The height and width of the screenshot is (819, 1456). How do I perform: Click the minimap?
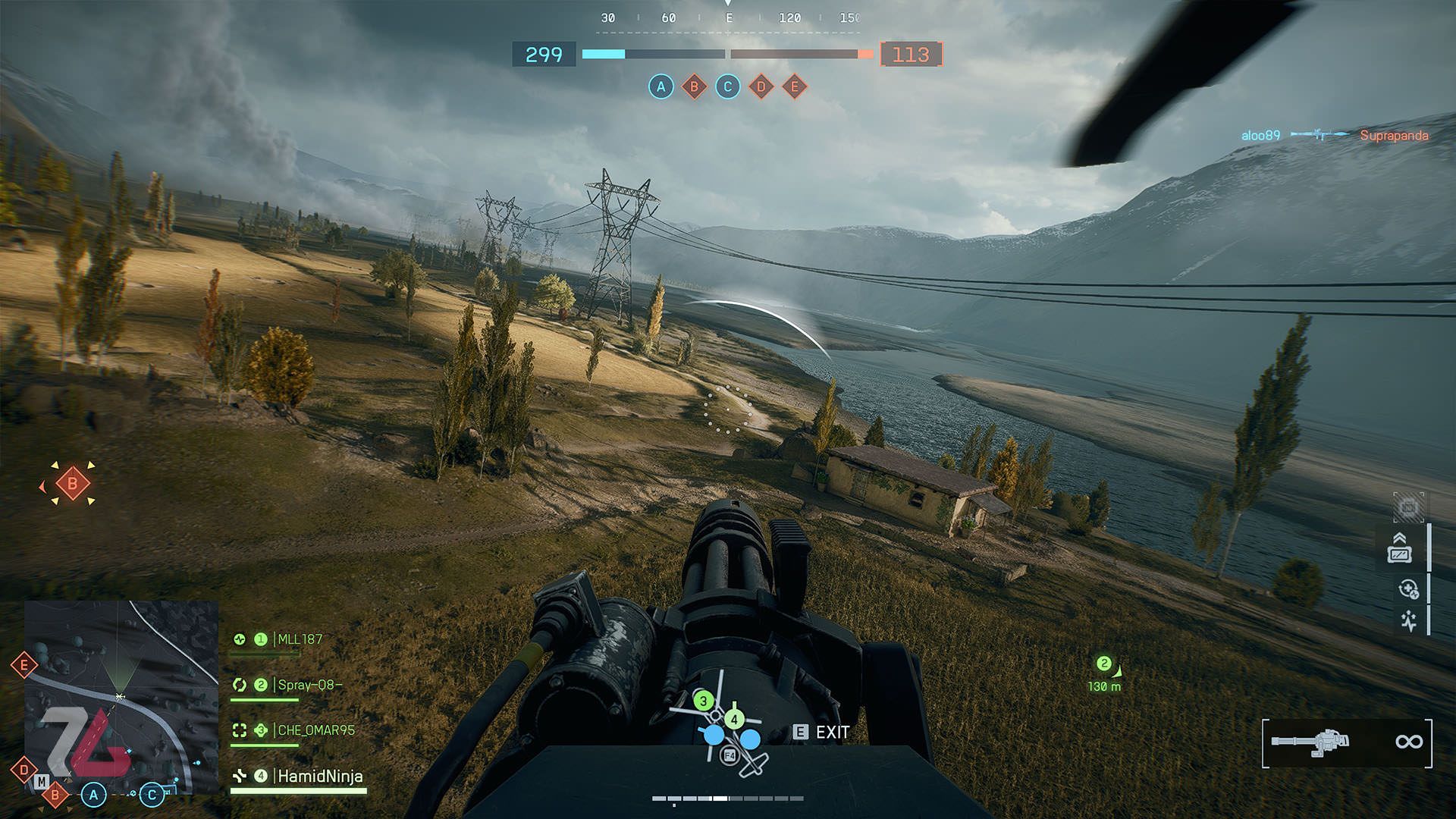tap(121, 698)
